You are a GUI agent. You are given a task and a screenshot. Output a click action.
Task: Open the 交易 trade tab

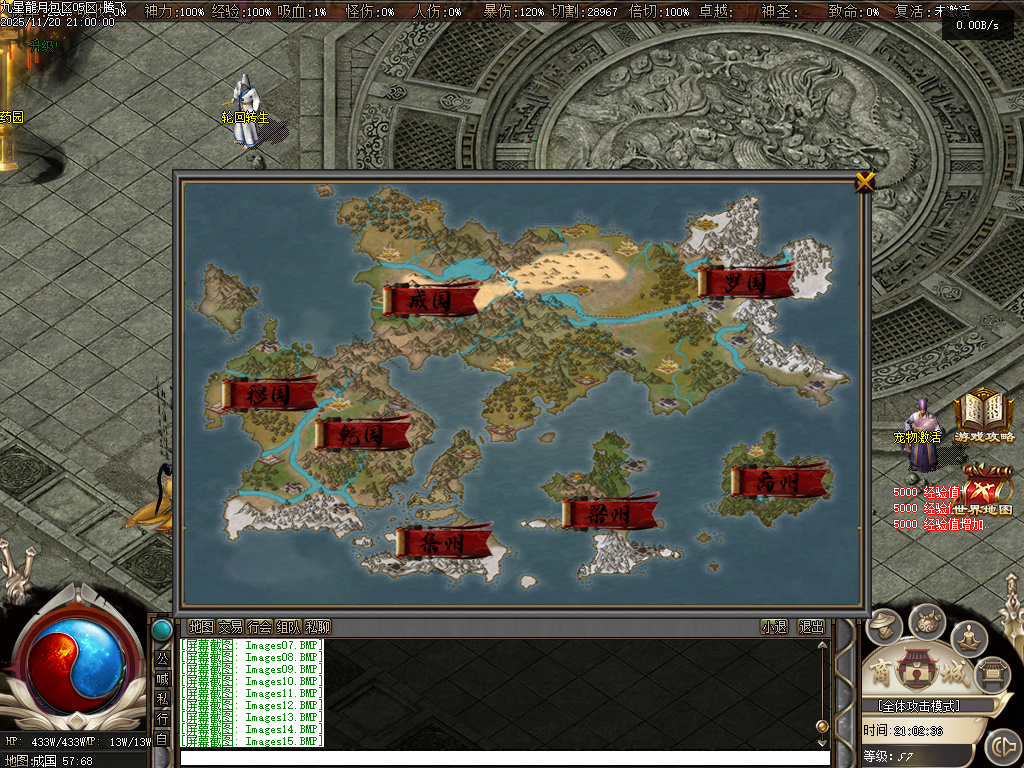point(230,627)
